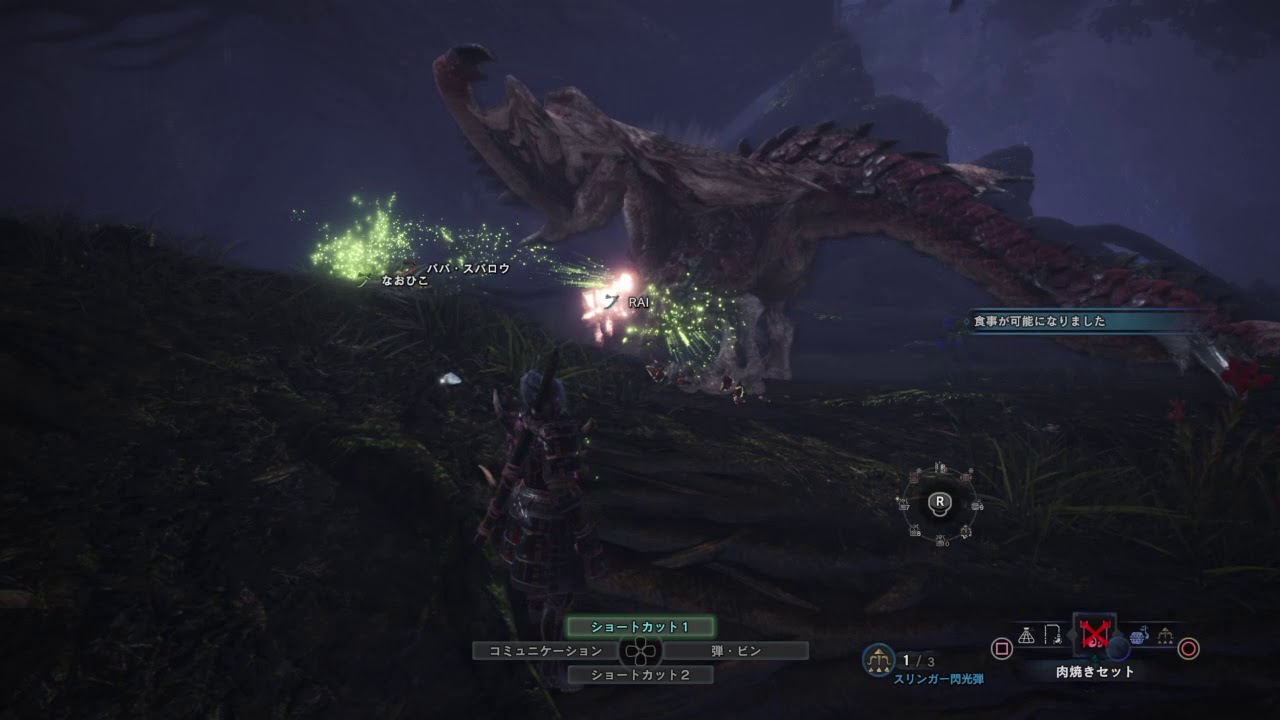Choose the 弾・ビン ammo and coatings entry
Image resolution: width=1280 pixels, height=720 pixels.
click(x=735, y=651)
